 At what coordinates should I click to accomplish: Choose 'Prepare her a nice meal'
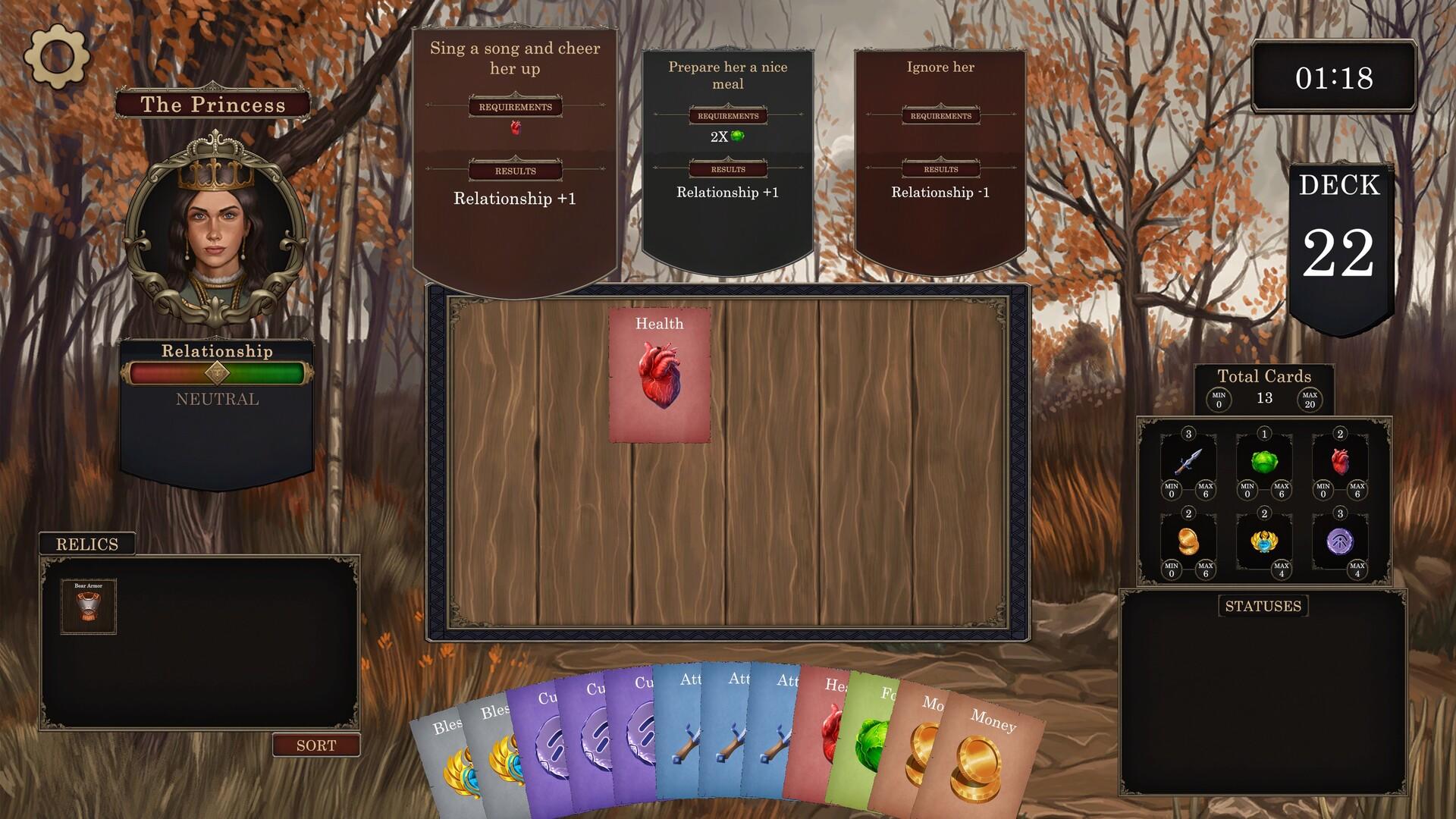pos(727,152)
